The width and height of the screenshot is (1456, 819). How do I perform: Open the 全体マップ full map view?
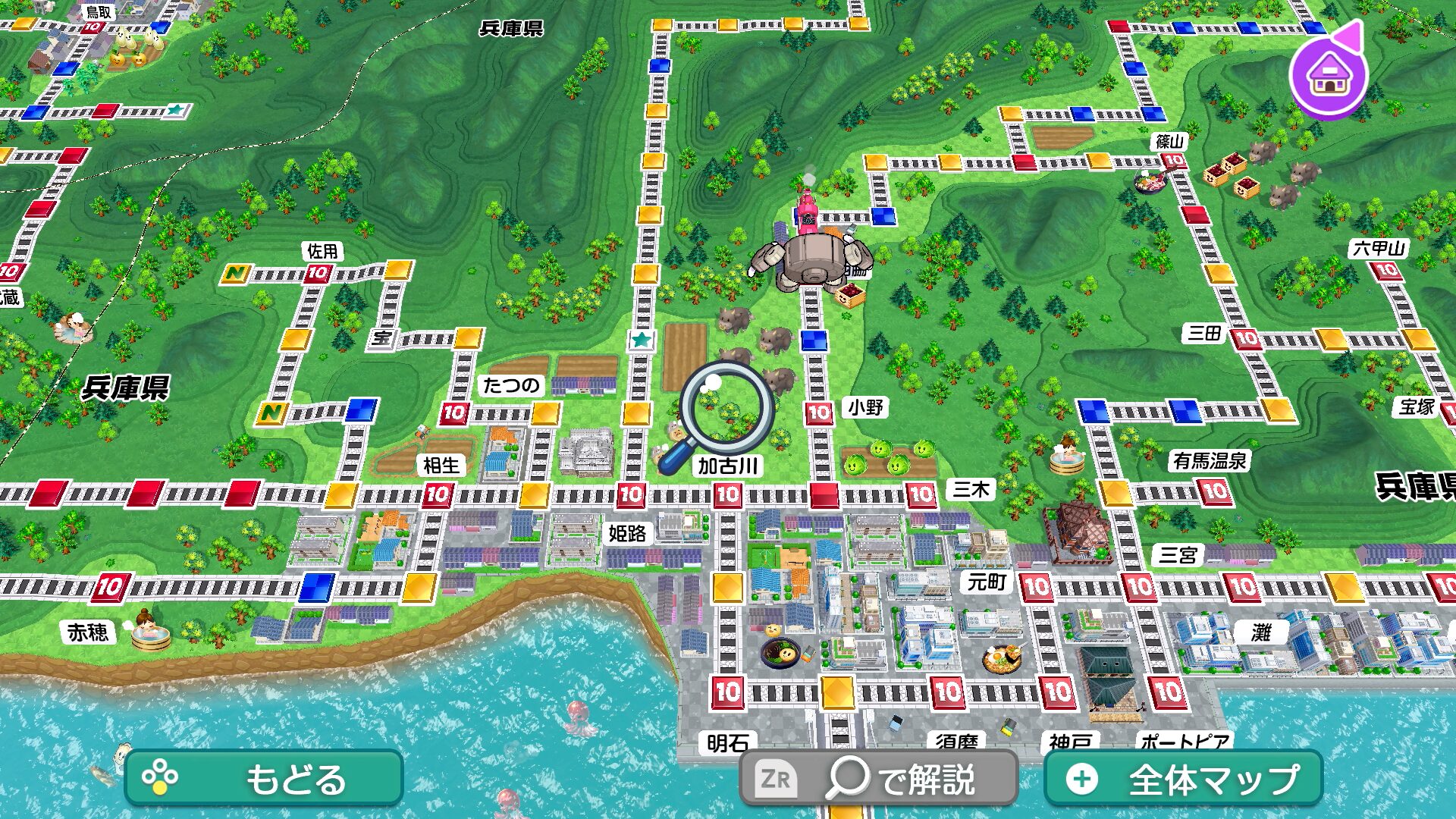tap(1183, 778)
